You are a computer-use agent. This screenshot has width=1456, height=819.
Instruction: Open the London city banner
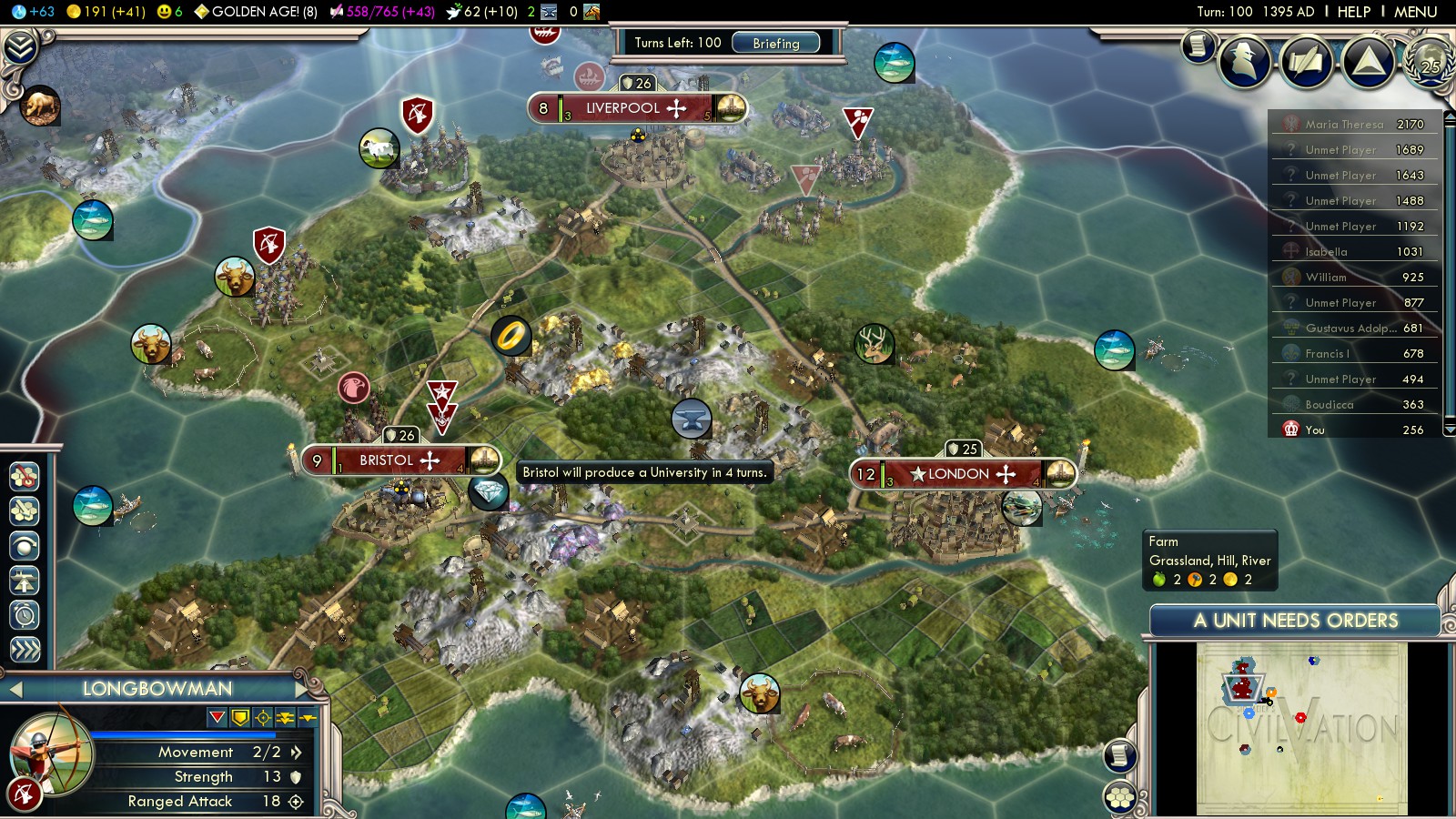click(963, 474)
